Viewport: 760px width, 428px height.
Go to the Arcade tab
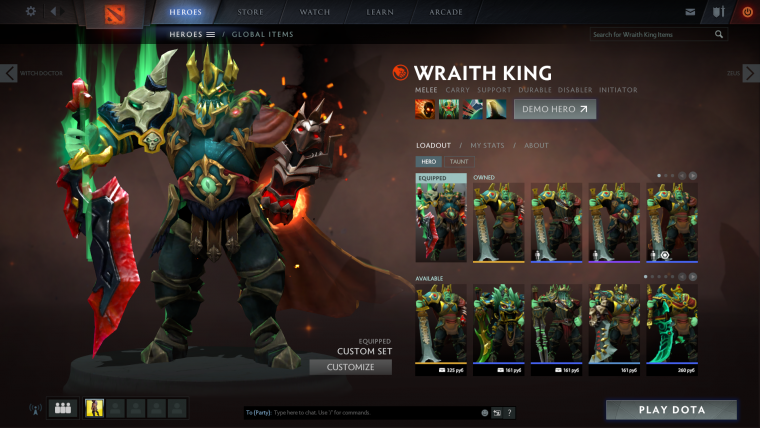[445, 12]
